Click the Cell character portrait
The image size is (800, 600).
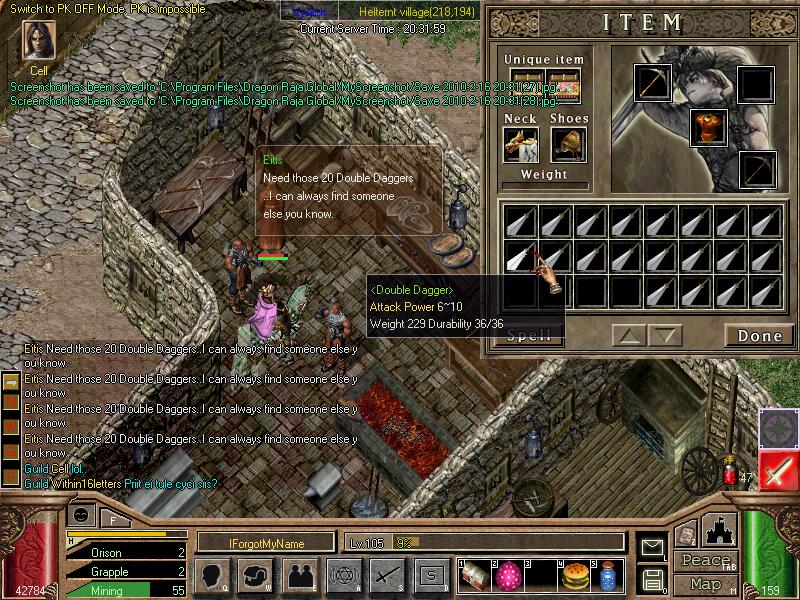[39, 42]
